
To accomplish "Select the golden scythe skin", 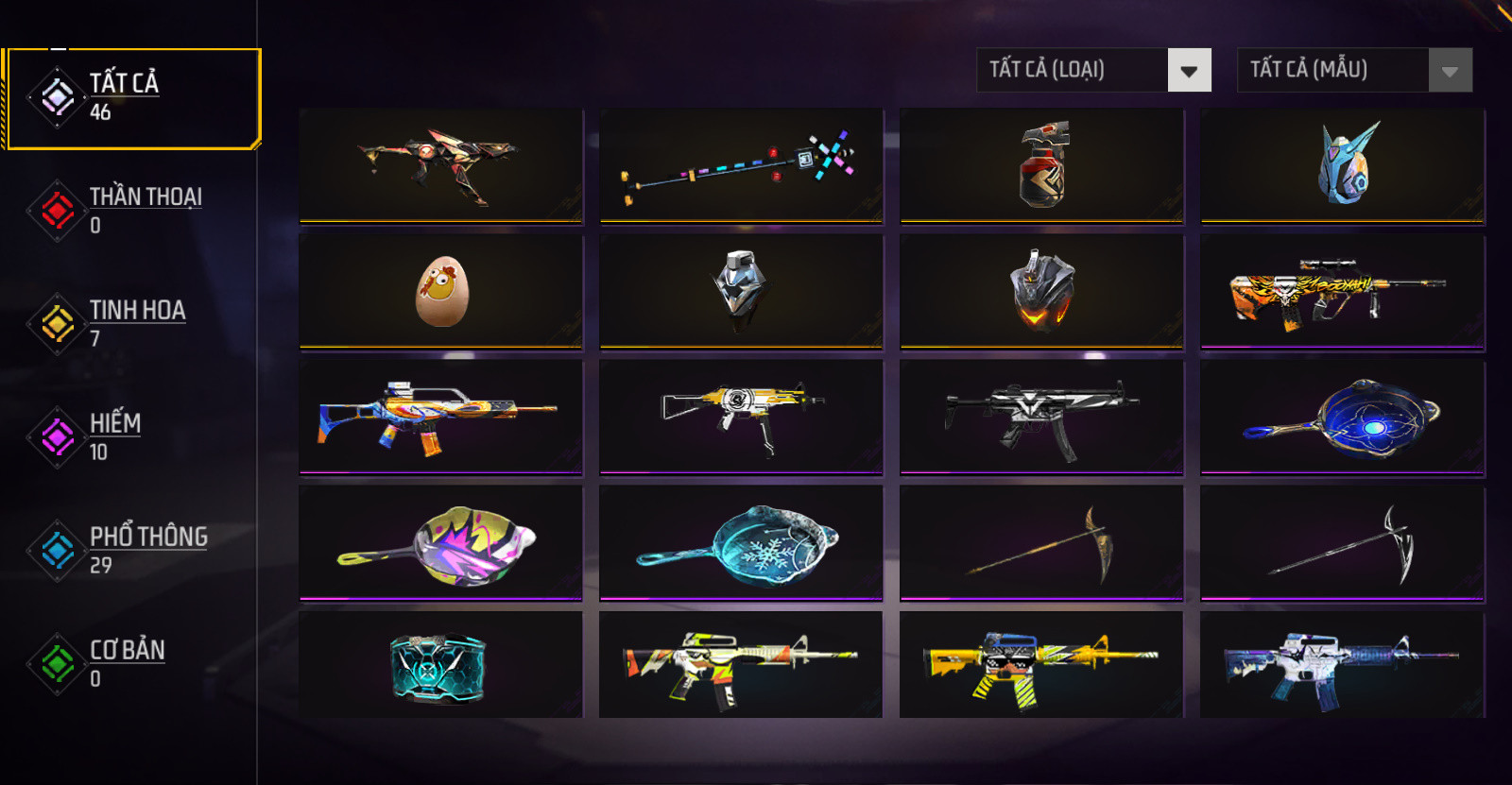I will click(1042, 543).
